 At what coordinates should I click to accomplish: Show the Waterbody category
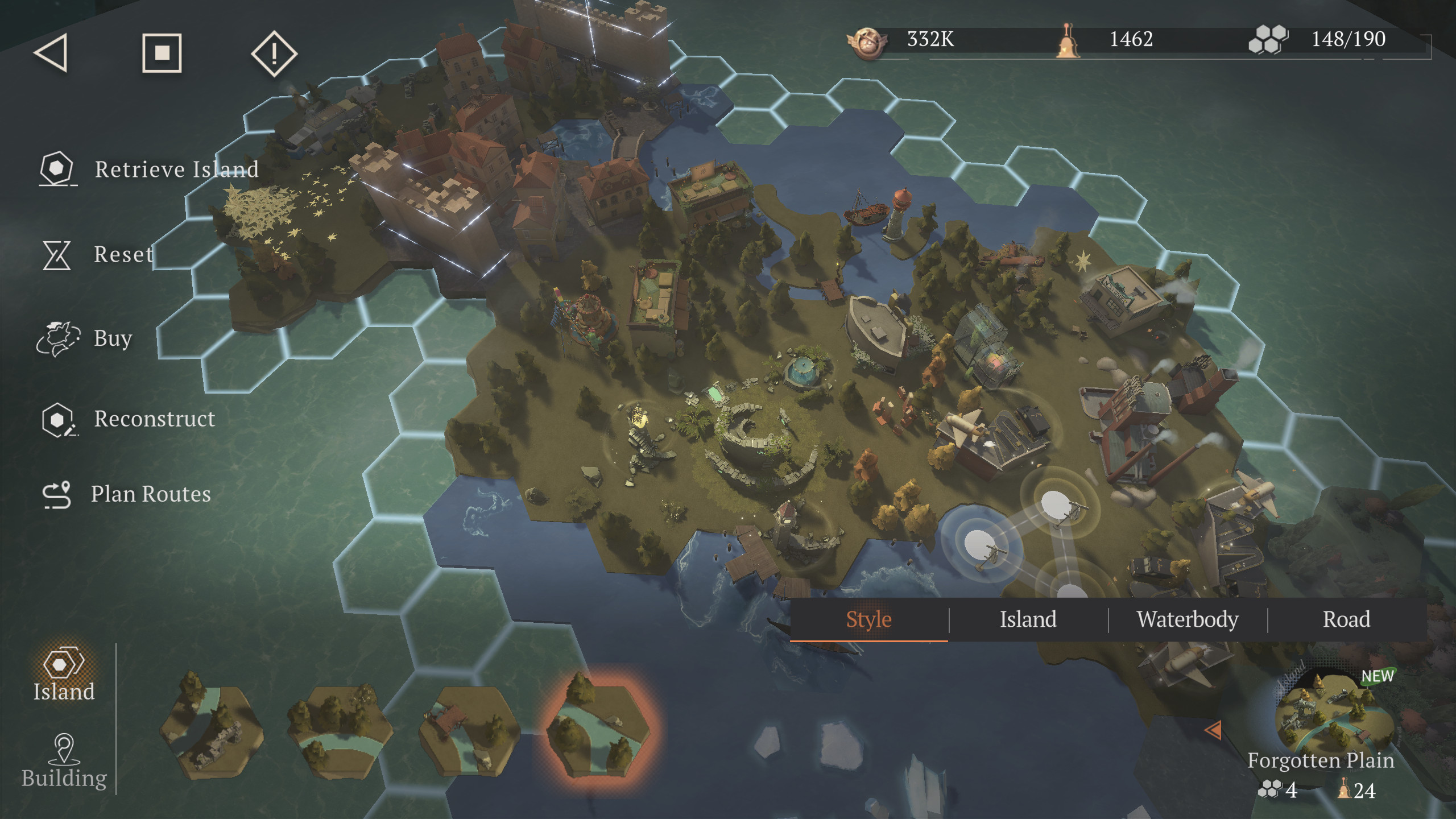coord(1188,619)
